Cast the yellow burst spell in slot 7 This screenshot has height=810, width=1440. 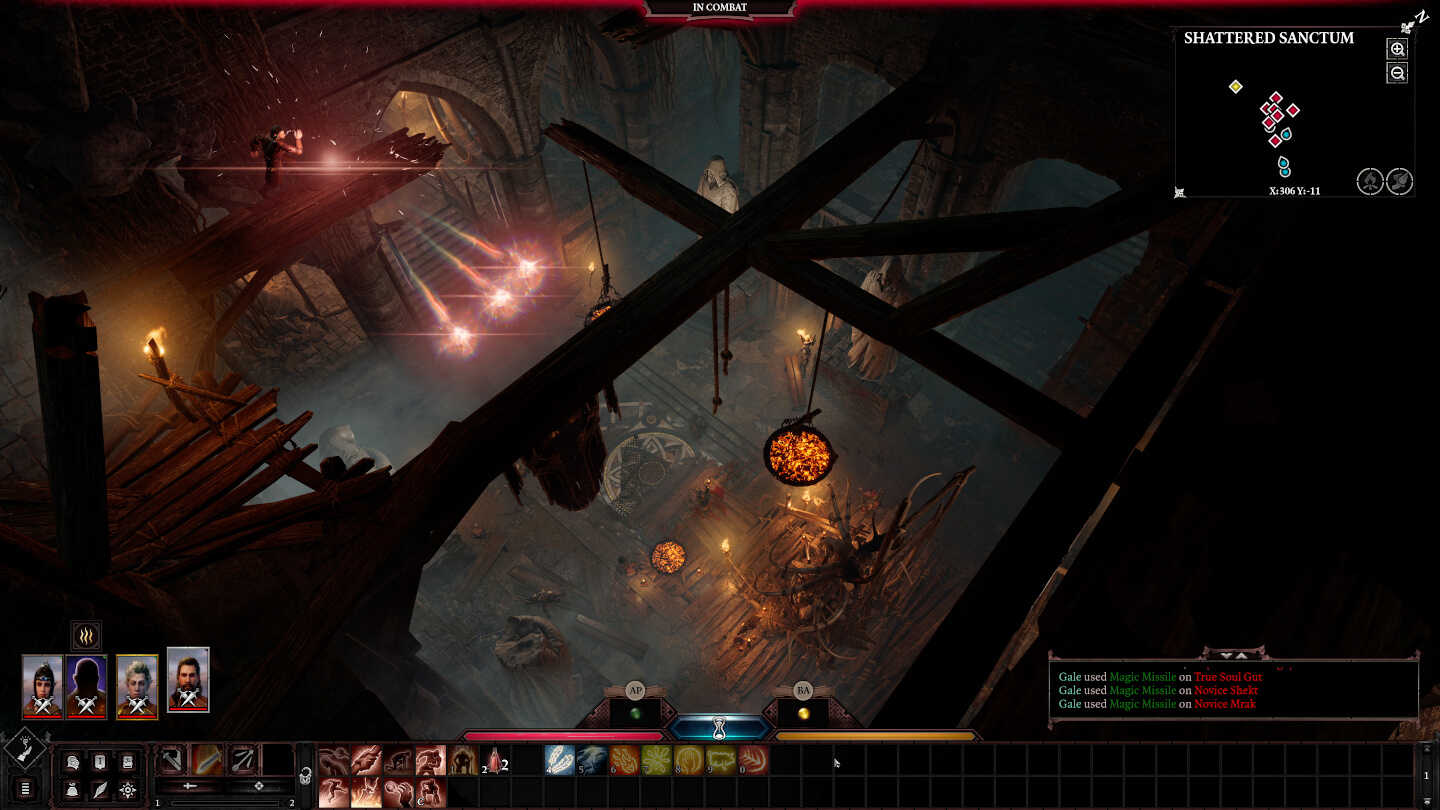pos(656,761)
